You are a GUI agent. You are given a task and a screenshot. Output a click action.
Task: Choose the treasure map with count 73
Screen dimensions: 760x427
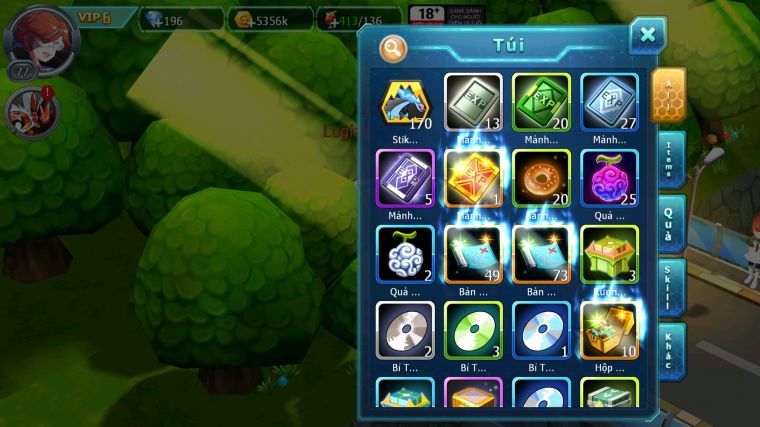(x=541, y=254)
